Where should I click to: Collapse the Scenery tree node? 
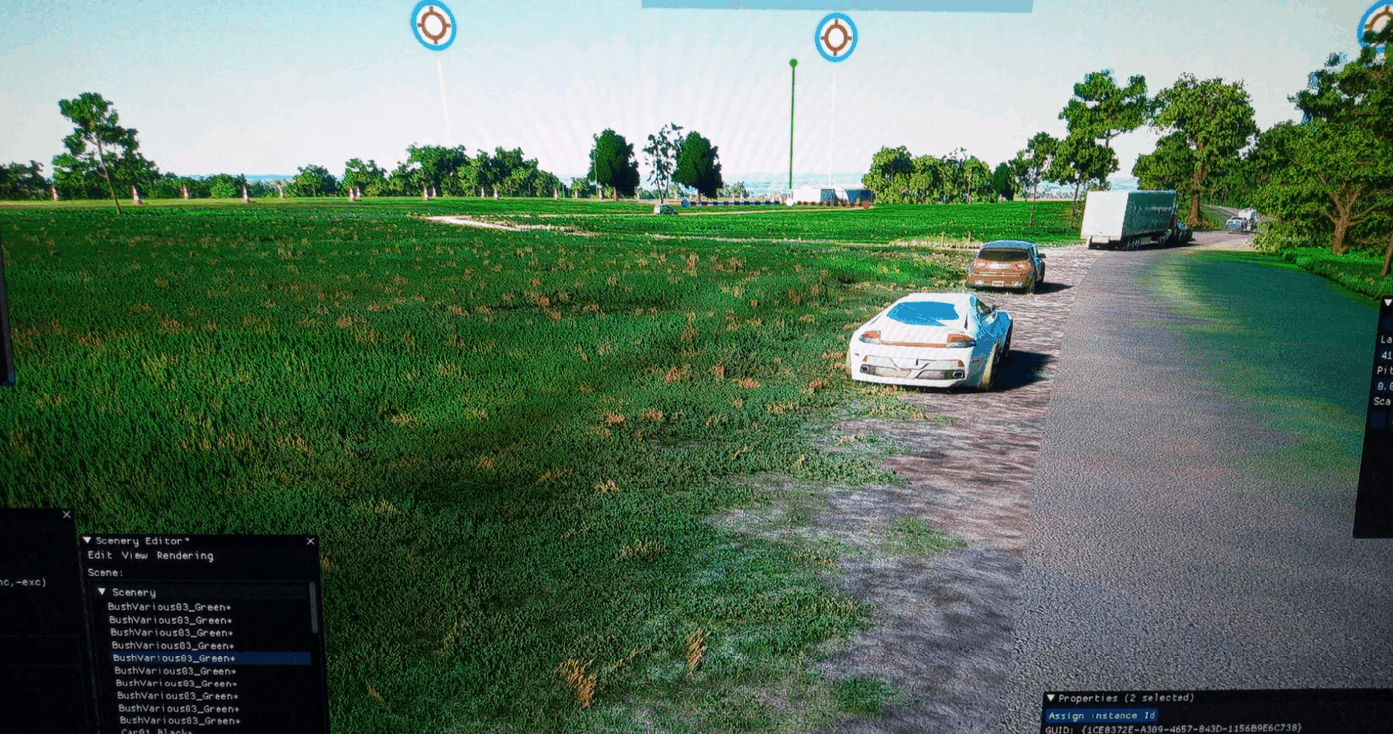pos(102,592)
